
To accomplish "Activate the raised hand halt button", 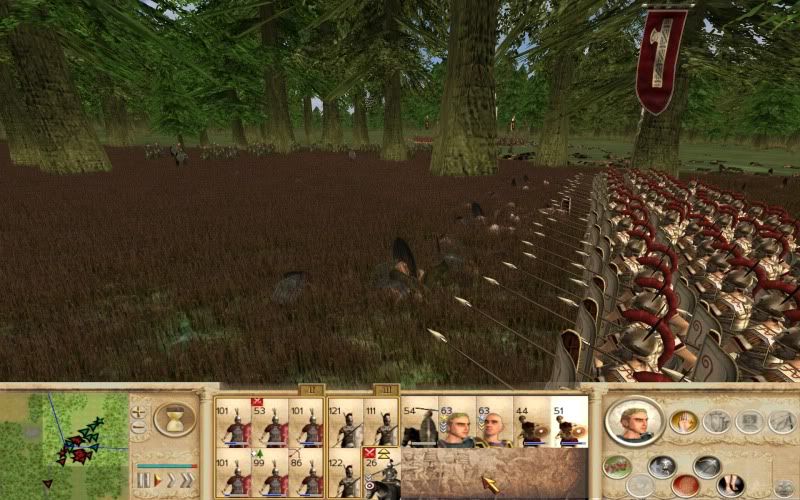I will click(684, 422).
